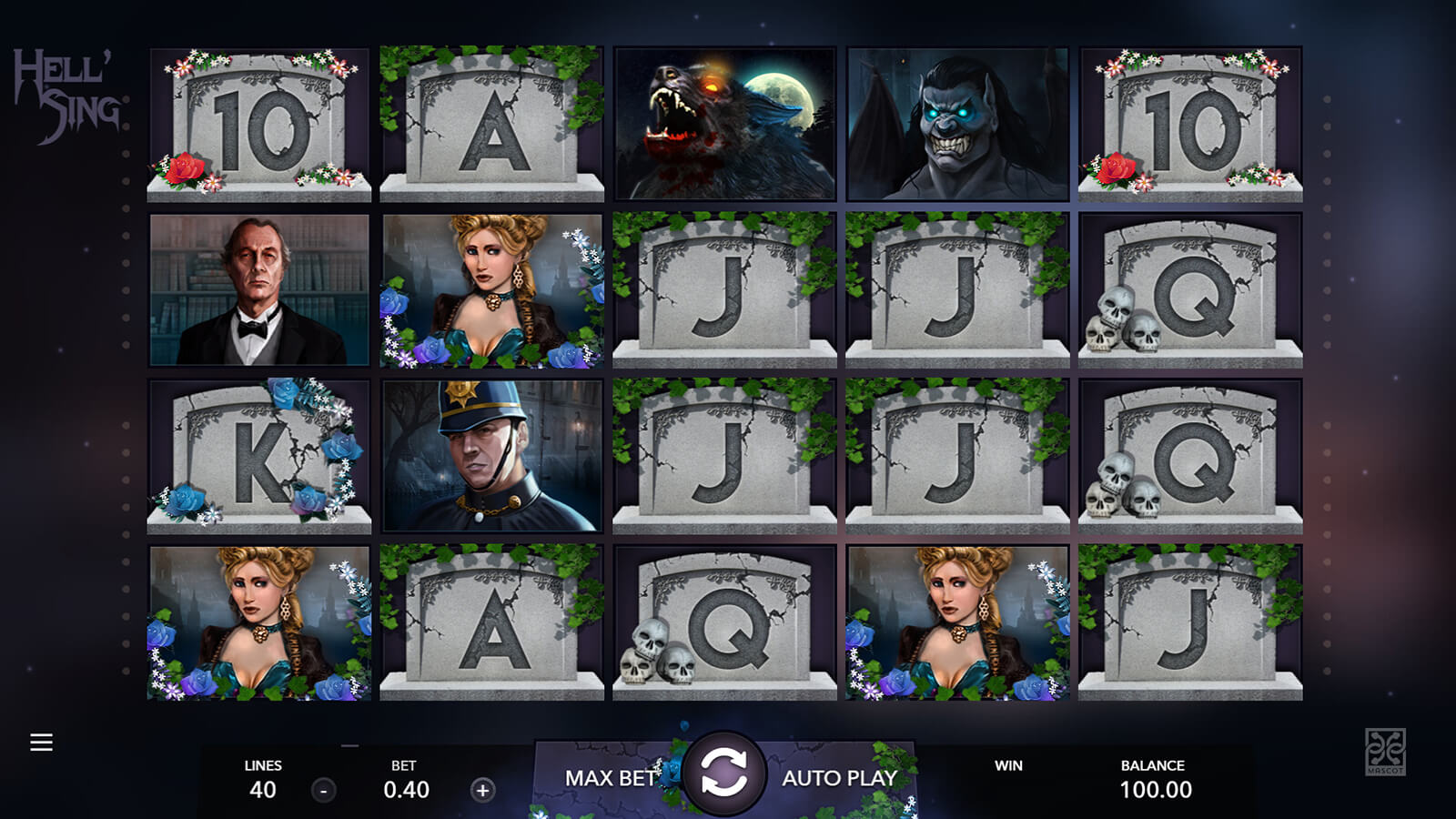The width and height of the screenshot is (1456, 819).
Task: Click the Max Bet button
Action: pyautogui.click(x=610, y=778)
